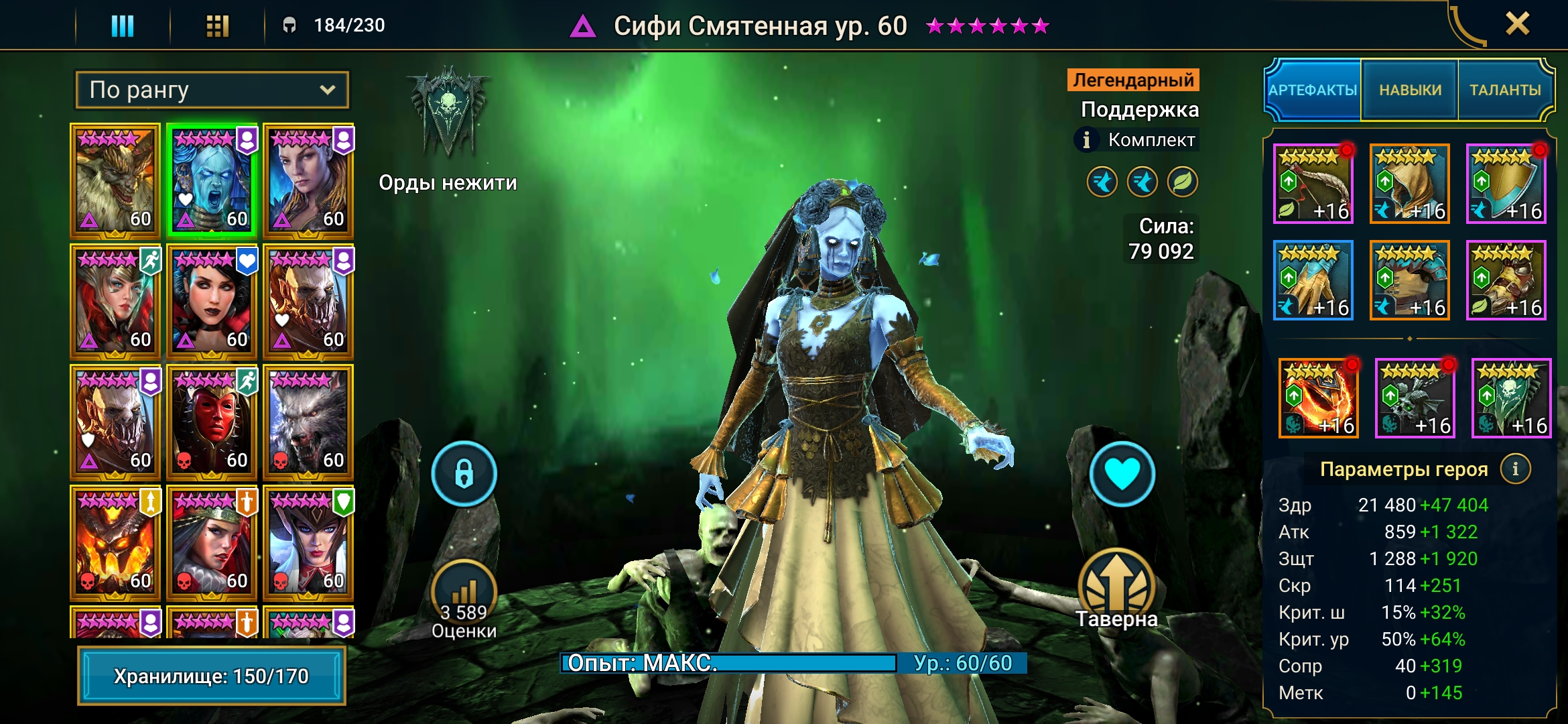The height and width of the screenshot is (724, 1568).
Task: Open Хранилище 150/170 storage
Action: pyautogui.click(x=212, y=676)
